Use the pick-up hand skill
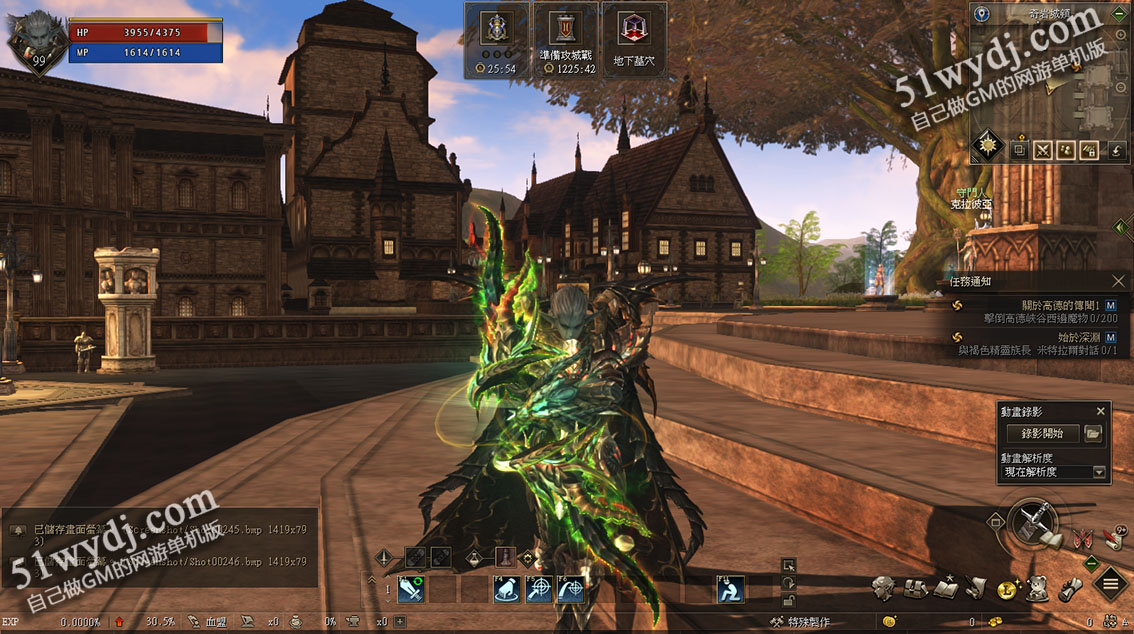The height and width of the screenshot is (634, 1134). click(508, 590)
